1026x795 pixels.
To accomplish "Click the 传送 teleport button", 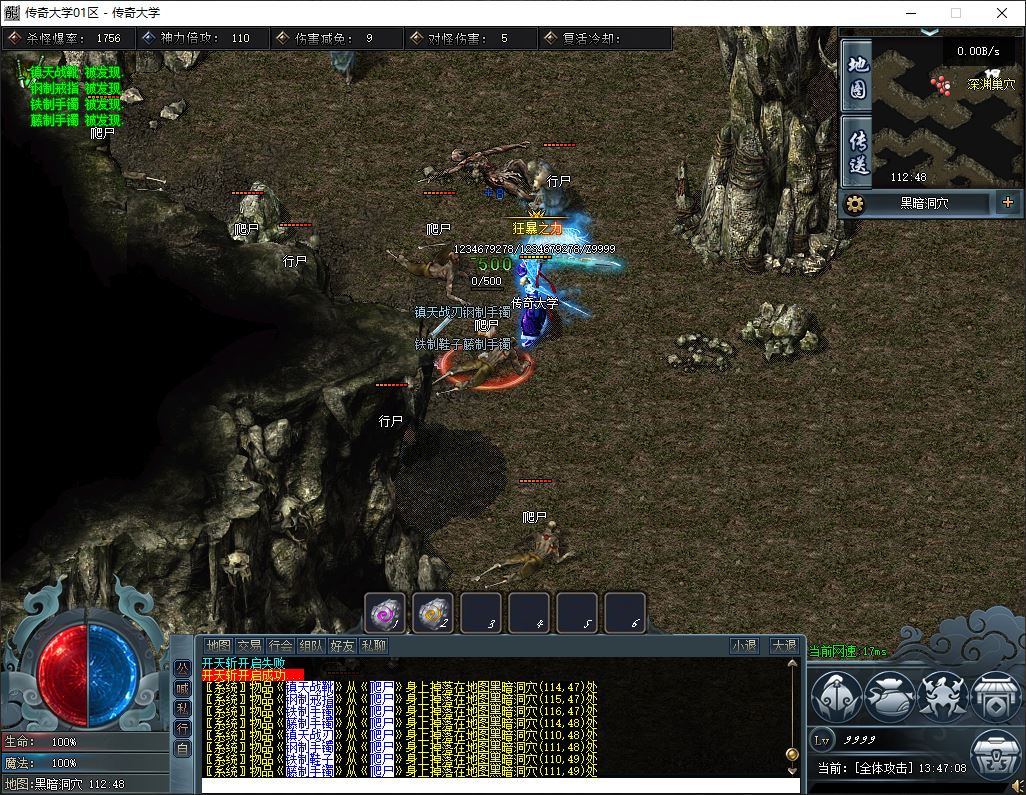I will 857,151.
